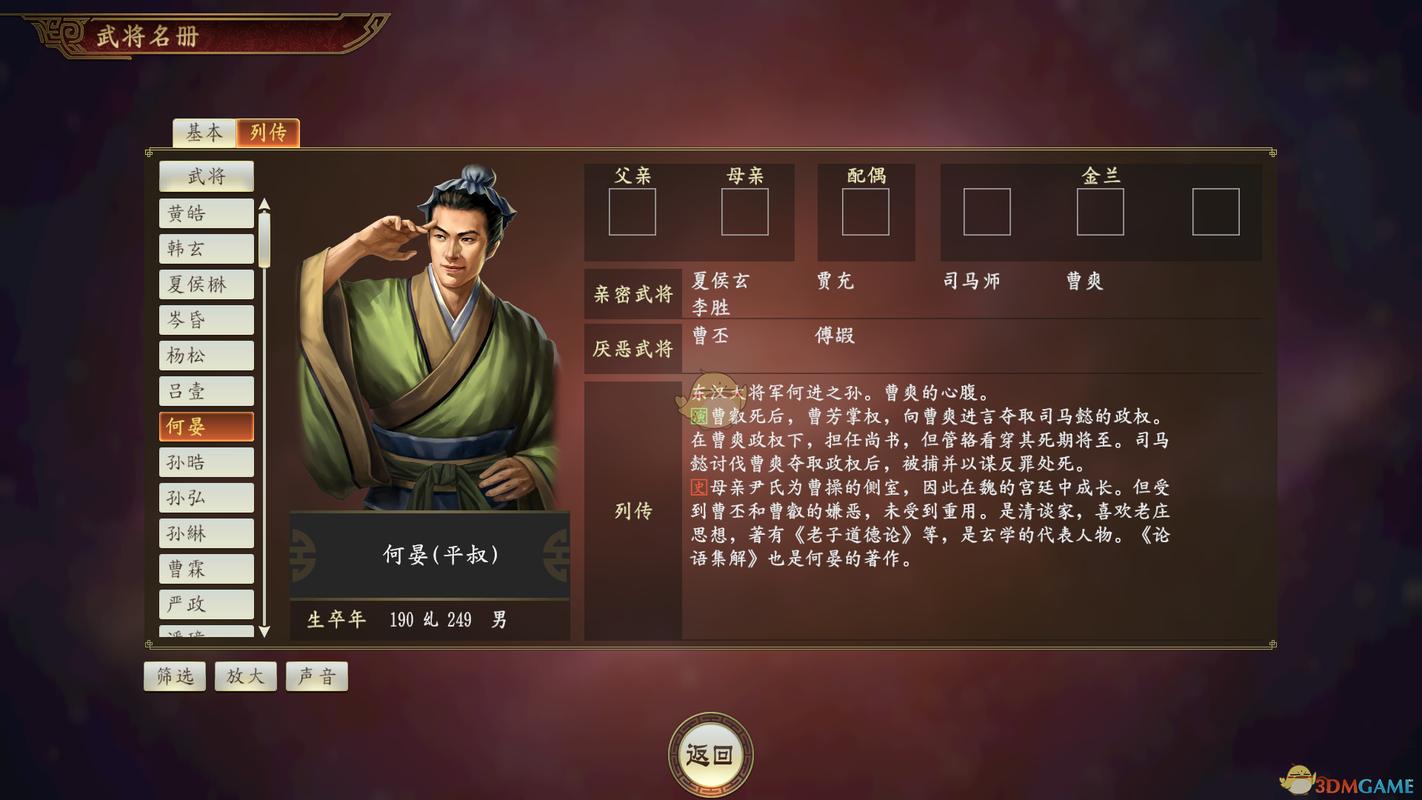The height and width of the screenshot is (800, 1422).
Task: Click the 筛选 filter button
Action: pyautogui.click(x=174, y=676)
